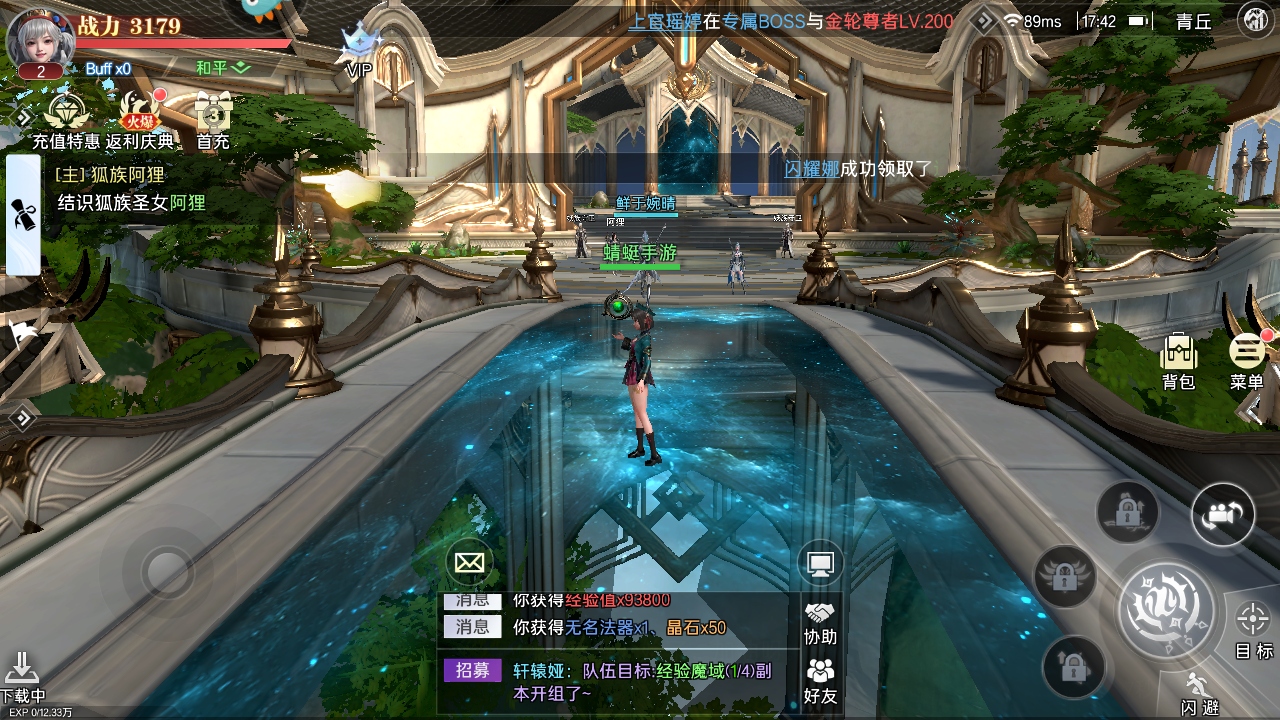1280x720 pixels.
Task: Open the 首充 first-recharge gift
Action: click(x=213, y=118)
